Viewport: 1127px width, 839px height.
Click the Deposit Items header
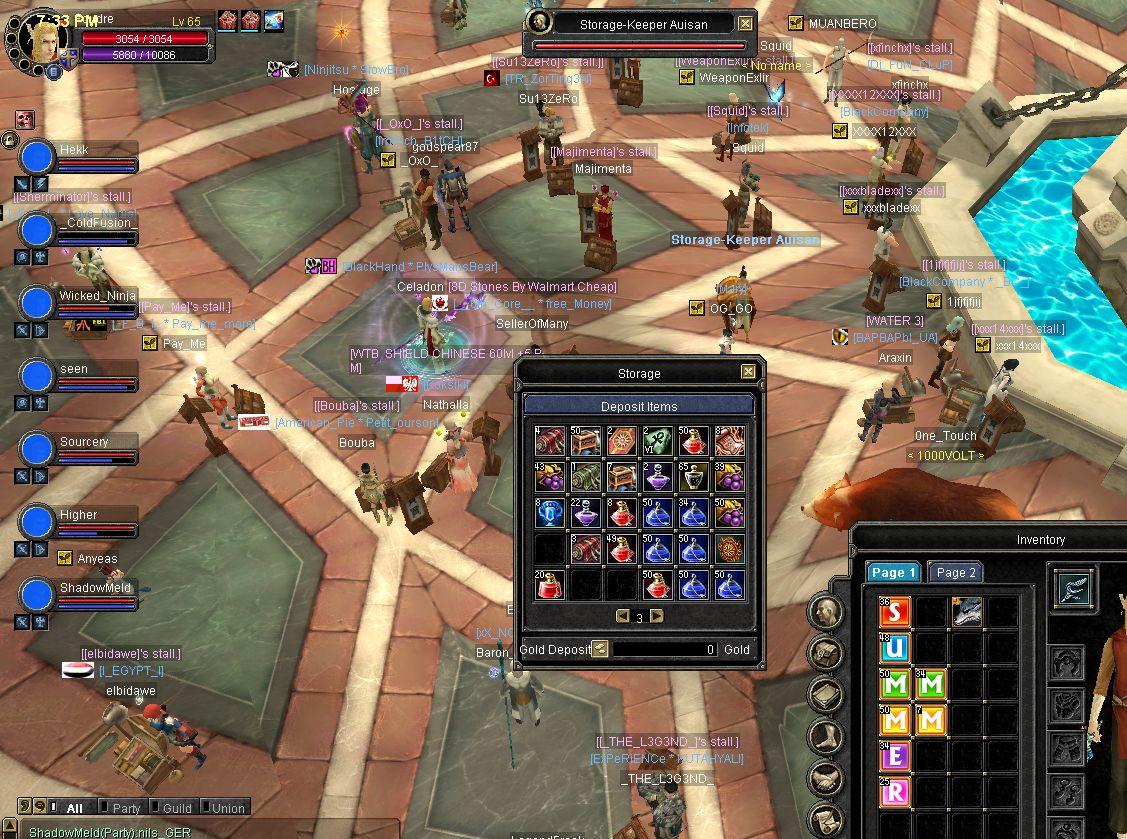(x=639, y=406)
